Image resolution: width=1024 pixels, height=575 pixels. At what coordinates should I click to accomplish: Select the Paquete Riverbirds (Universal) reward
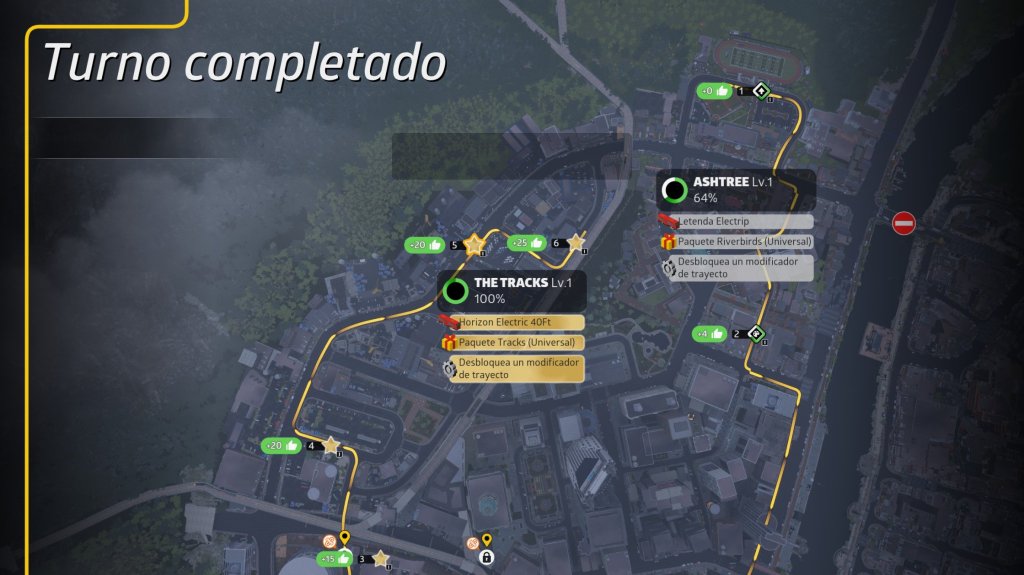coord(735,241)
